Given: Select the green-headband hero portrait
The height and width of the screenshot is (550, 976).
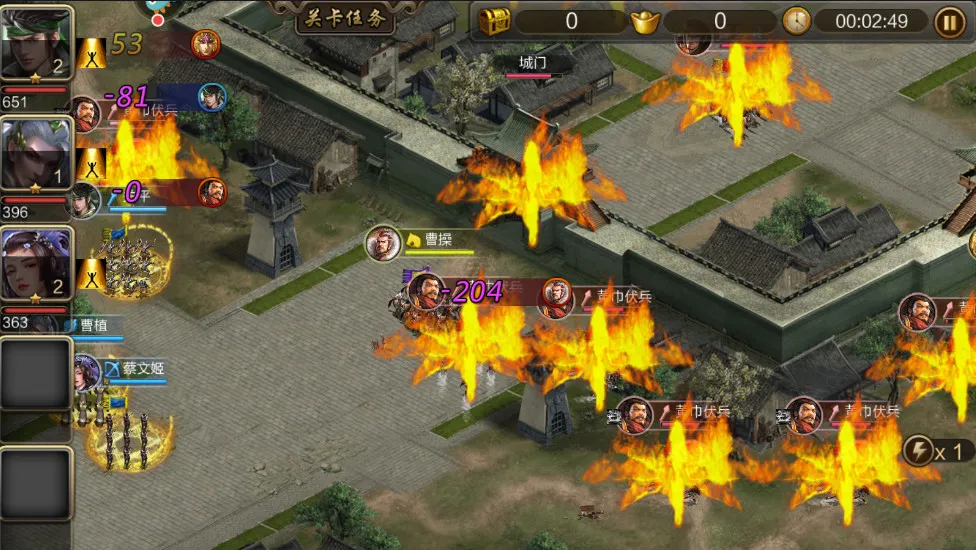Looking at the screenshot, I should pos(36,44).
